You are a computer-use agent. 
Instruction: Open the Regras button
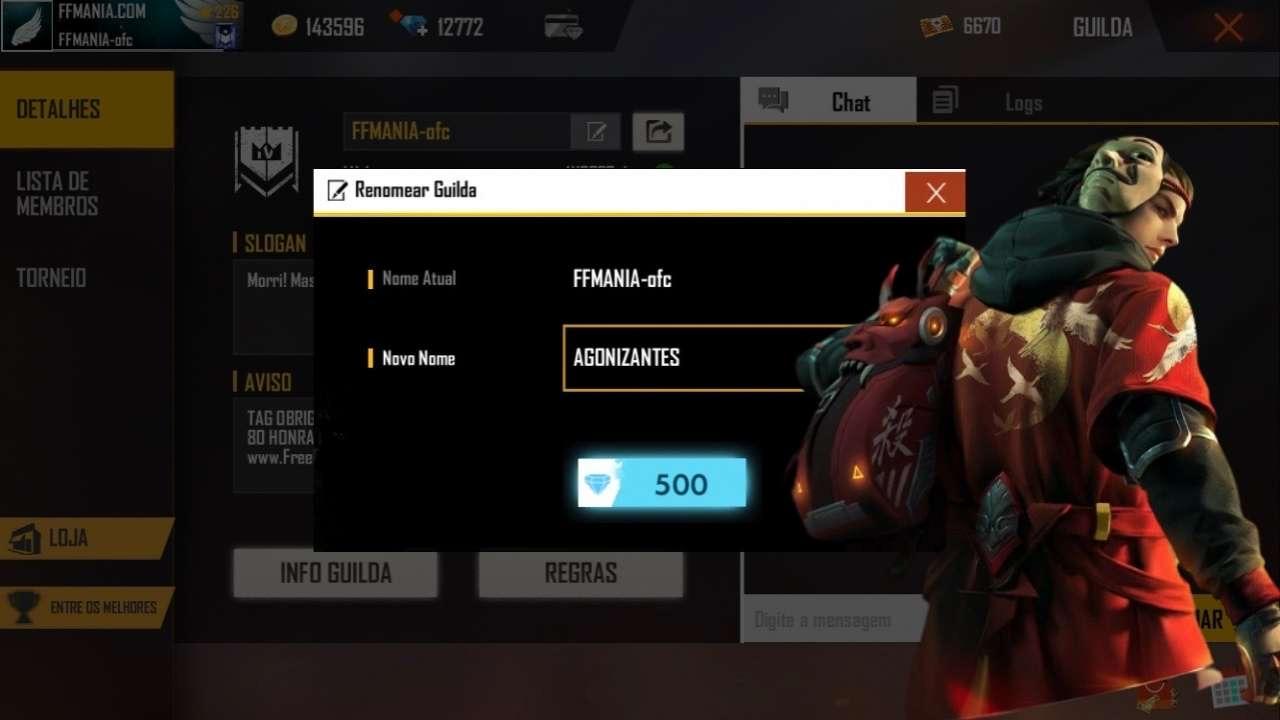point(580,572)
